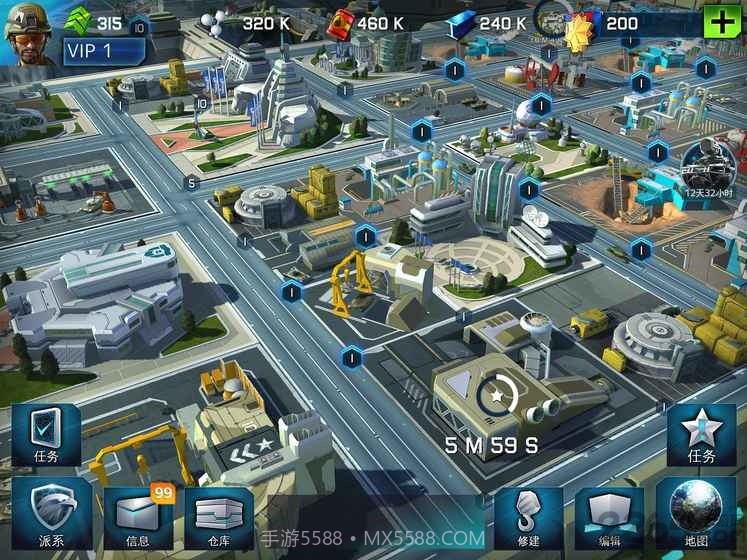Open the commander avatar profile

(x=27, y=31)
